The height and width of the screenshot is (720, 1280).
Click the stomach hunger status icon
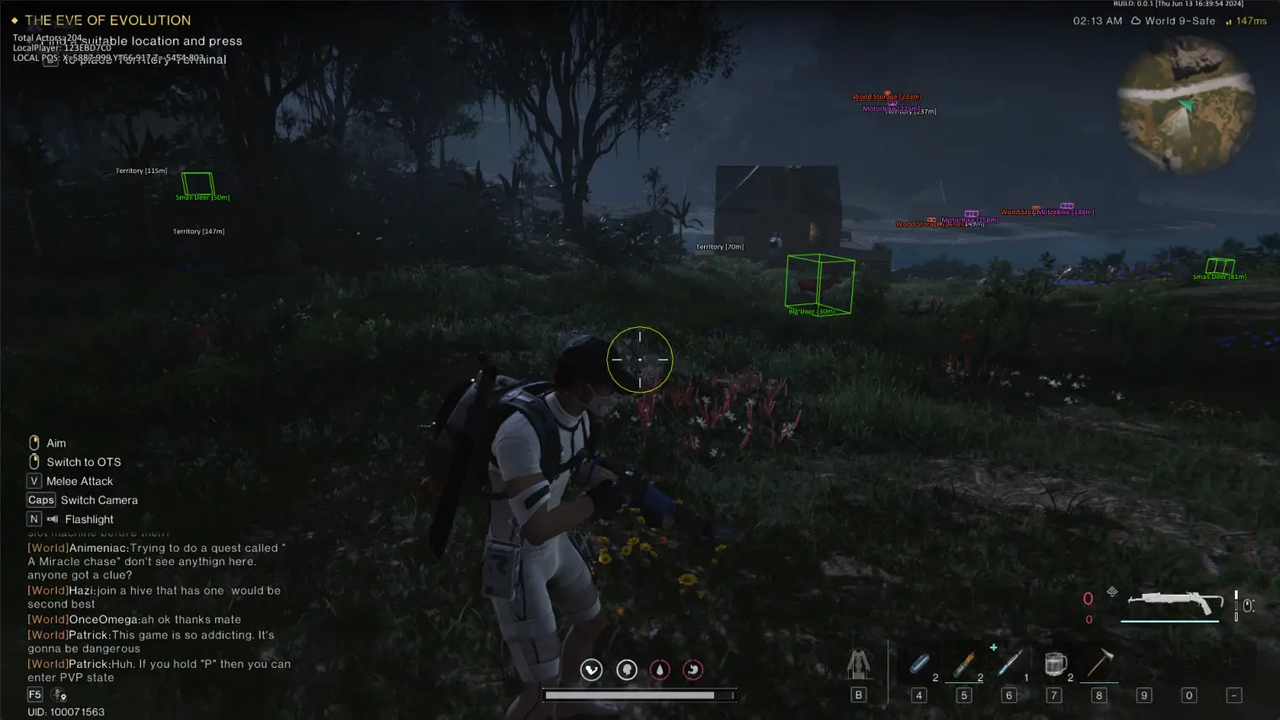(x=693, y=669)
